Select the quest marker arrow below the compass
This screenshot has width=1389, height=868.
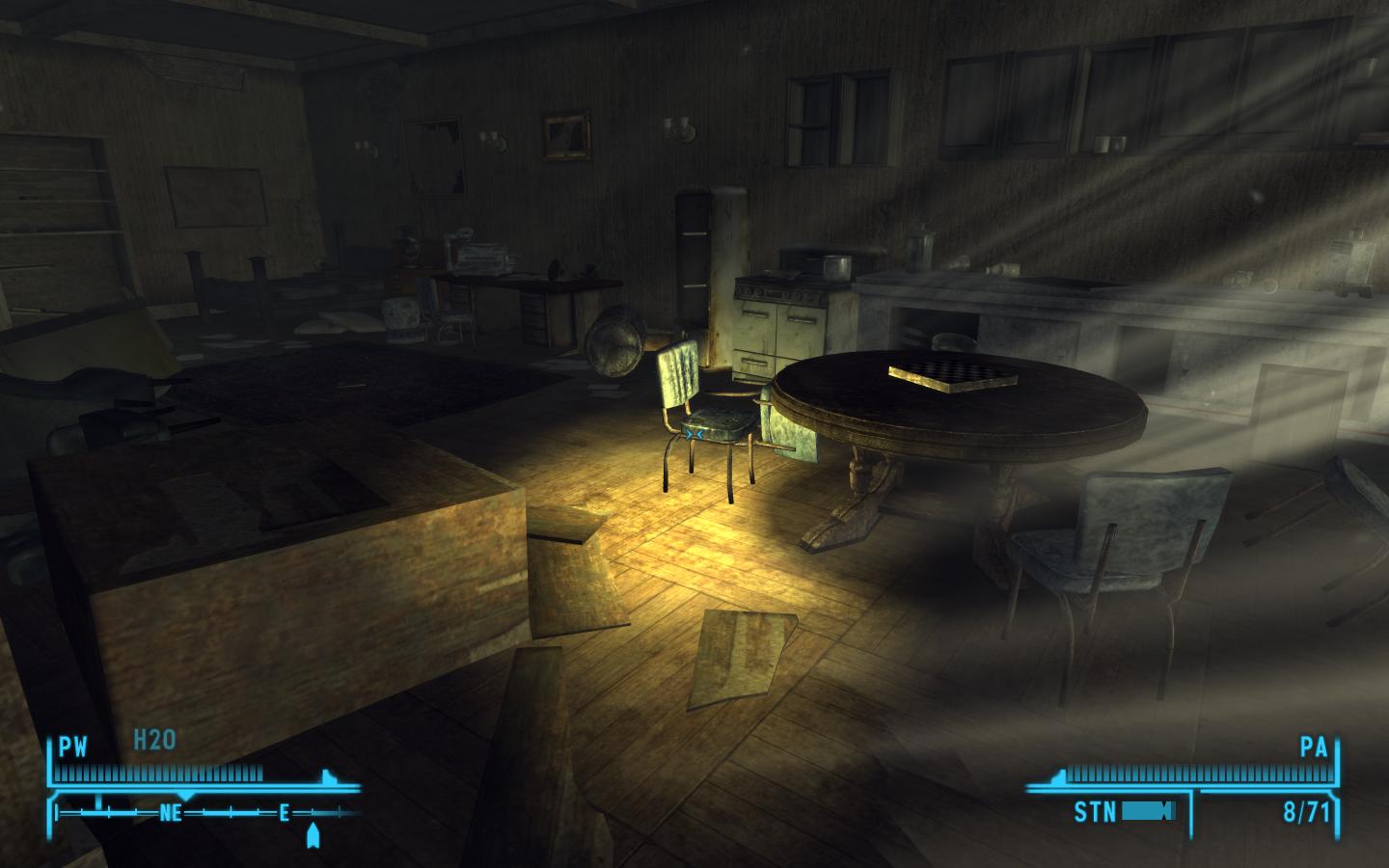[313, 835]
